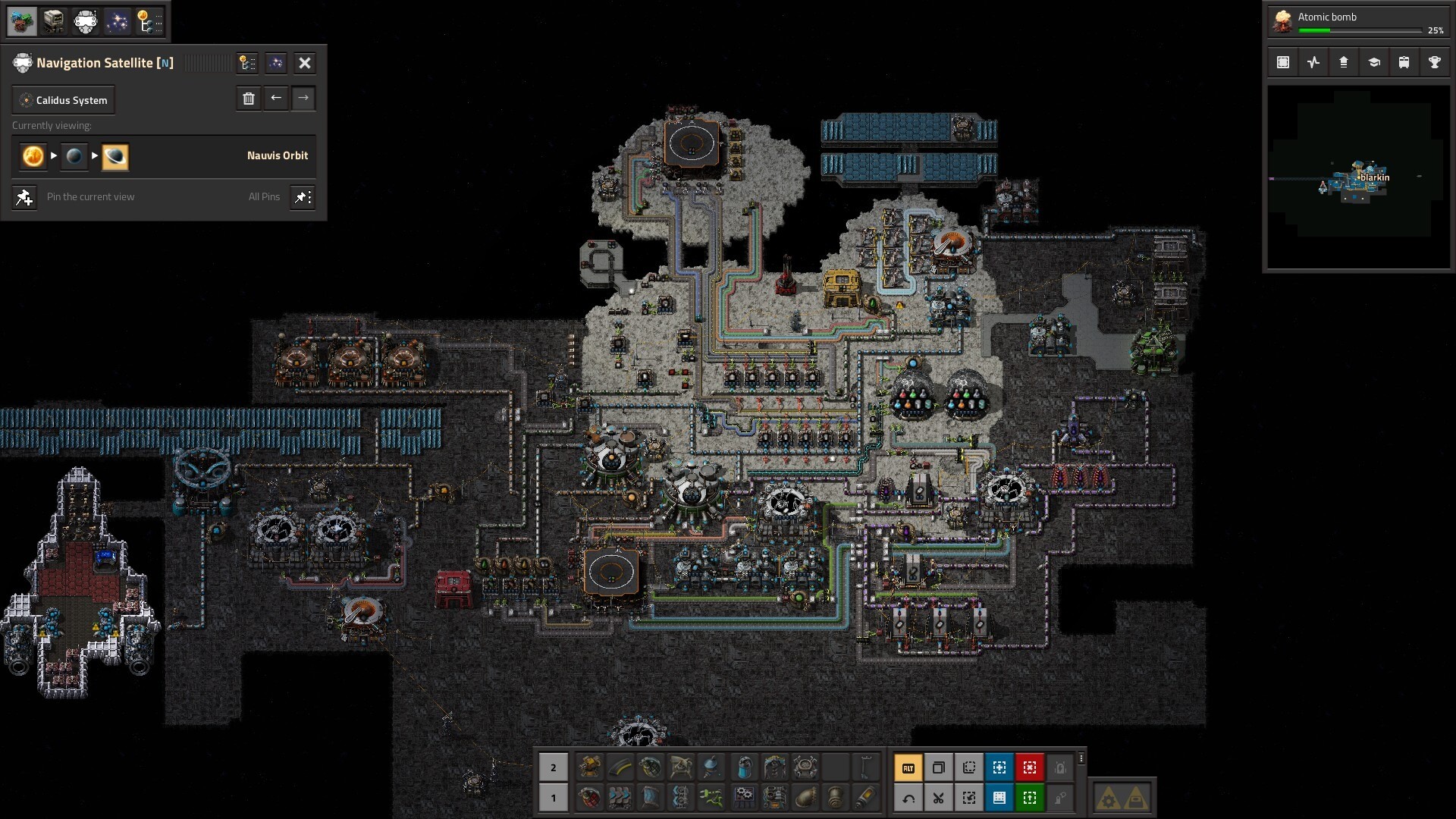Close the Navigation Satellite panel
This screenshot has height=819, width=1456.
(304, 63)
